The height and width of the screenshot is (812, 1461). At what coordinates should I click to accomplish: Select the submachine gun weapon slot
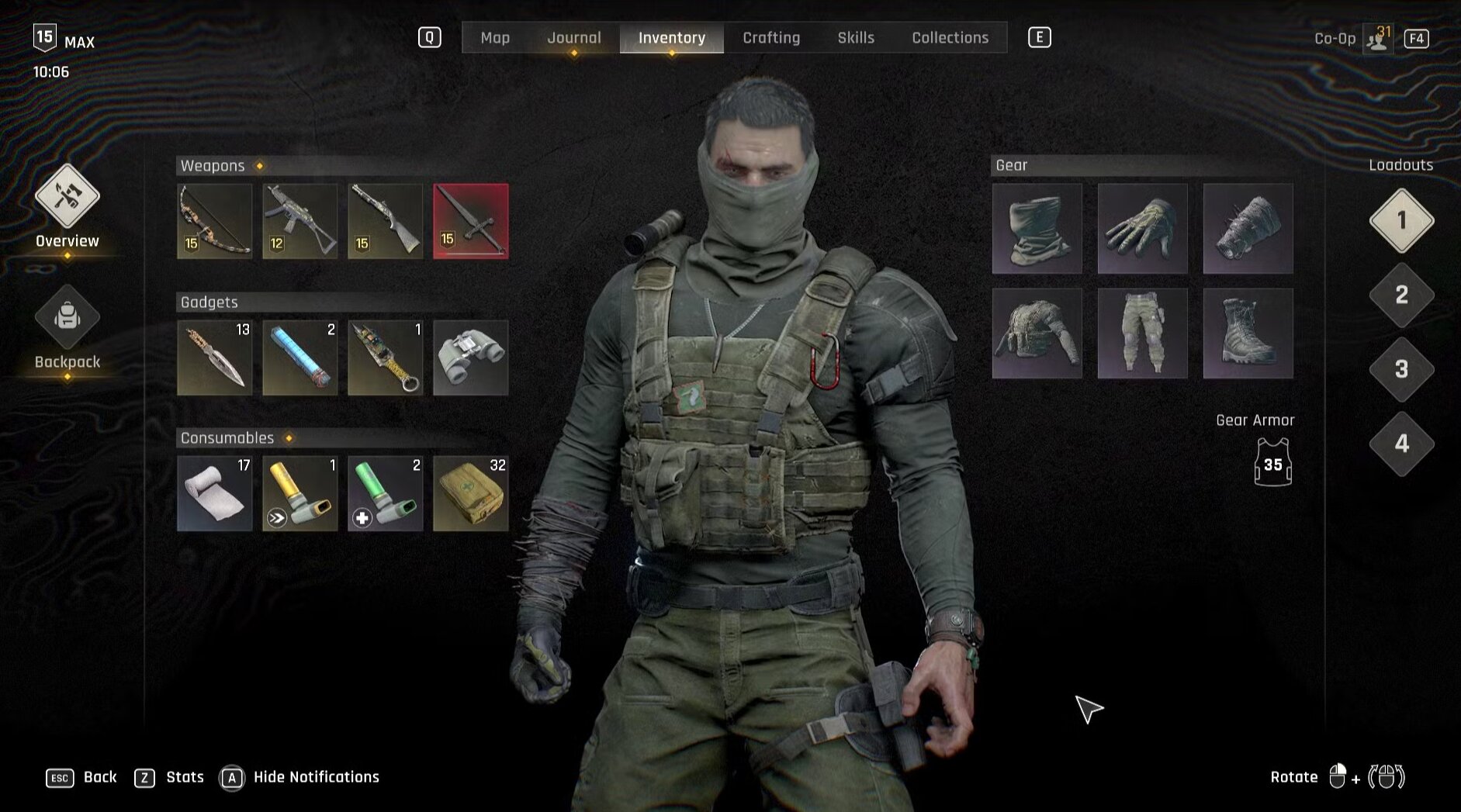pyautogui.click(x=300, y=221)
